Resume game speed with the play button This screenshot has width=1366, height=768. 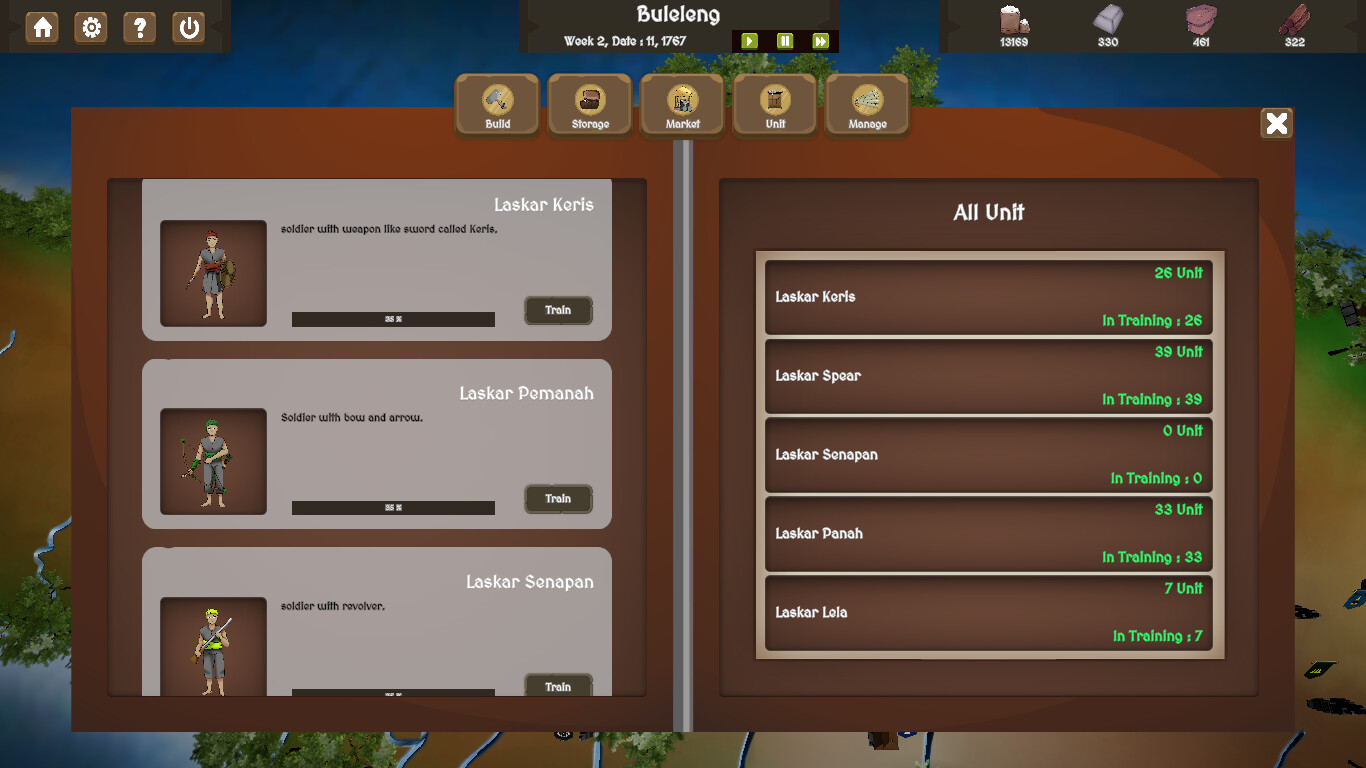[x=750, y=40]
